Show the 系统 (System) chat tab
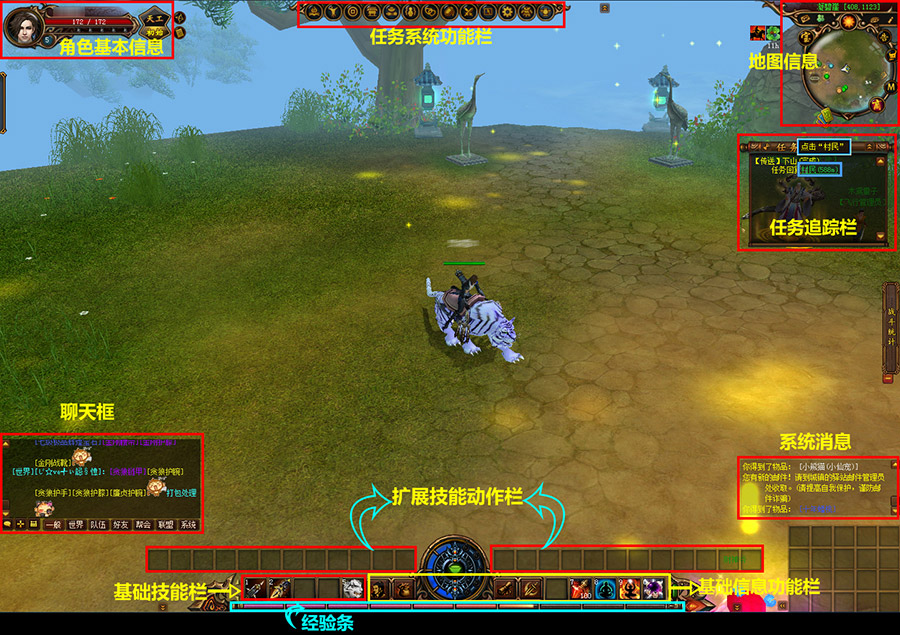The image size is (900, 635). (188, 524)
